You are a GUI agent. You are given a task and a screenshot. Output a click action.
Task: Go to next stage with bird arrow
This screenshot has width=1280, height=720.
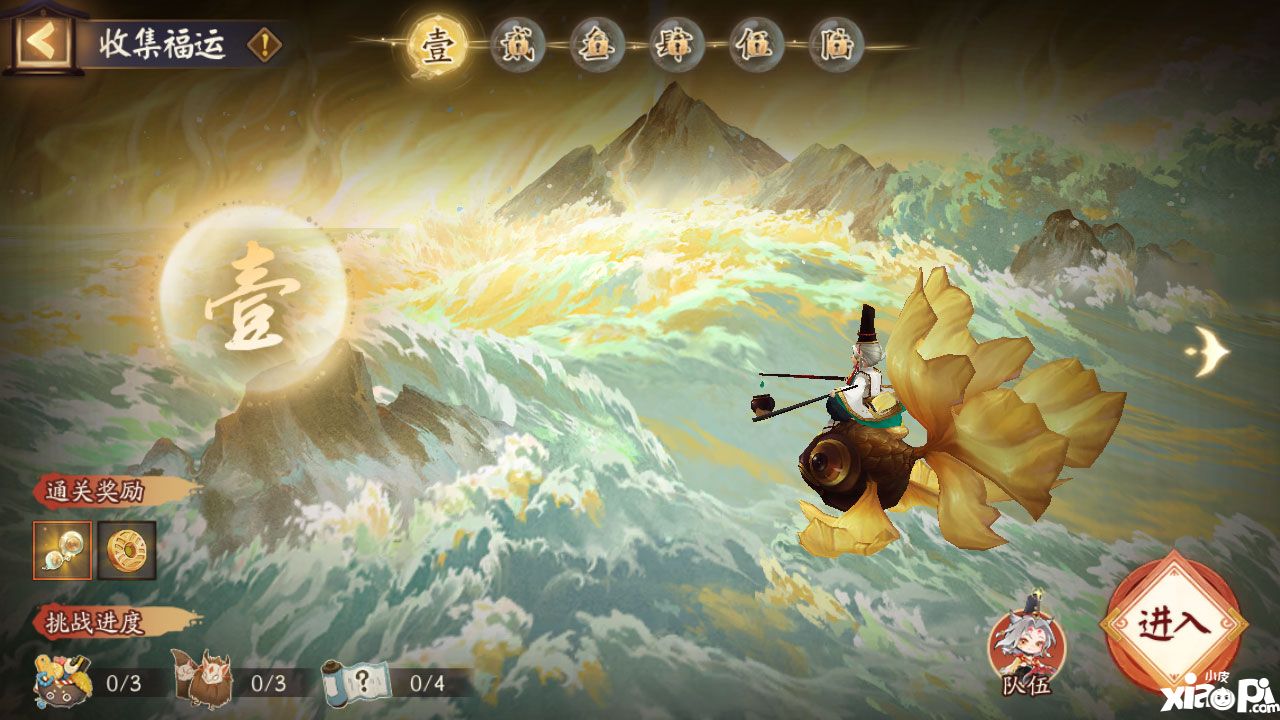click(1208, 350)
